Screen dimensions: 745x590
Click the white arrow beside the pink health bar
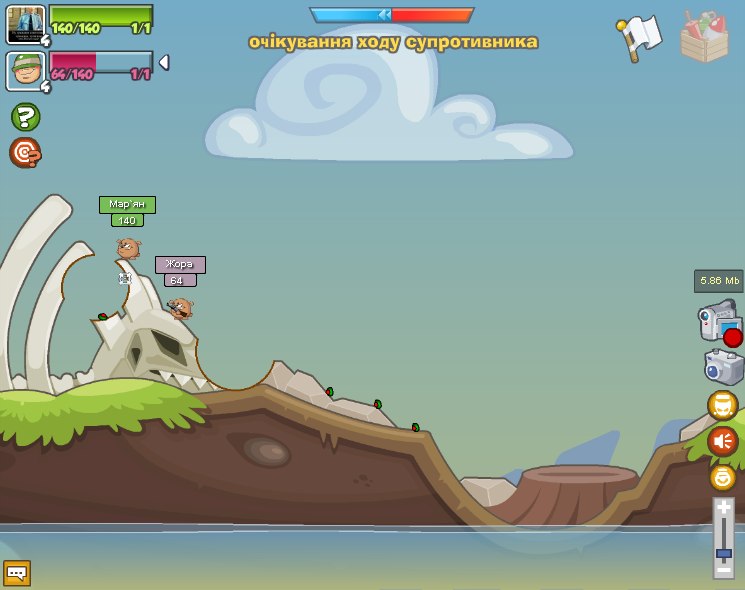pyautogui.click(x=164, y=63)
